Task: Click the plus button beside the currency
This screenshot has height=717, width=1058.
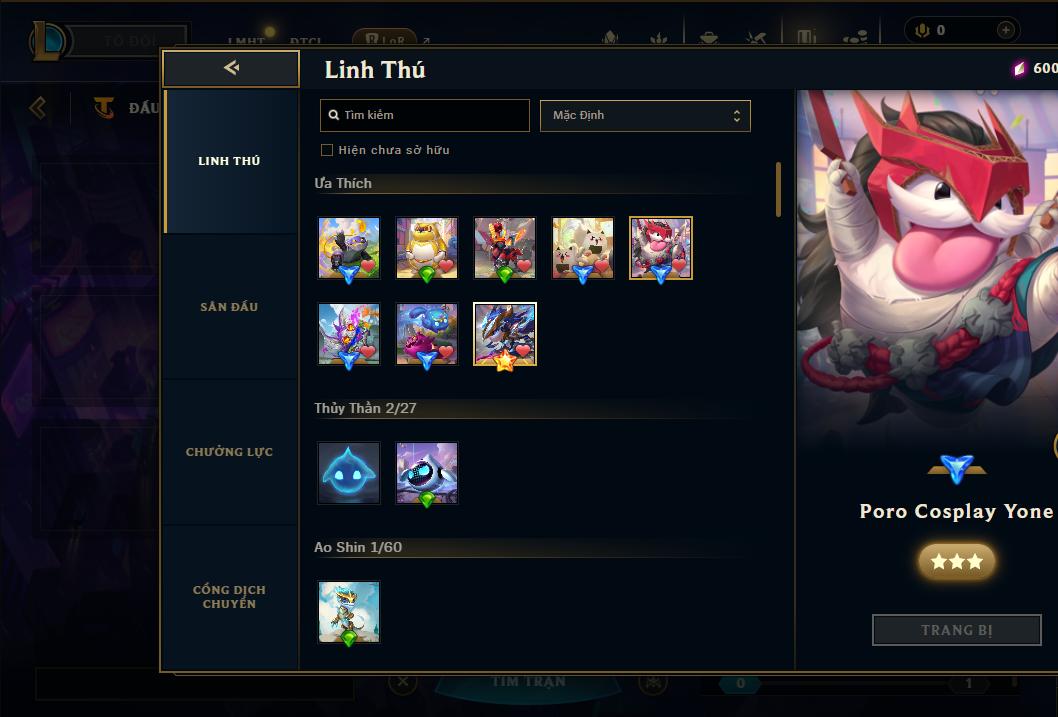Action: tap(1005, 30)
